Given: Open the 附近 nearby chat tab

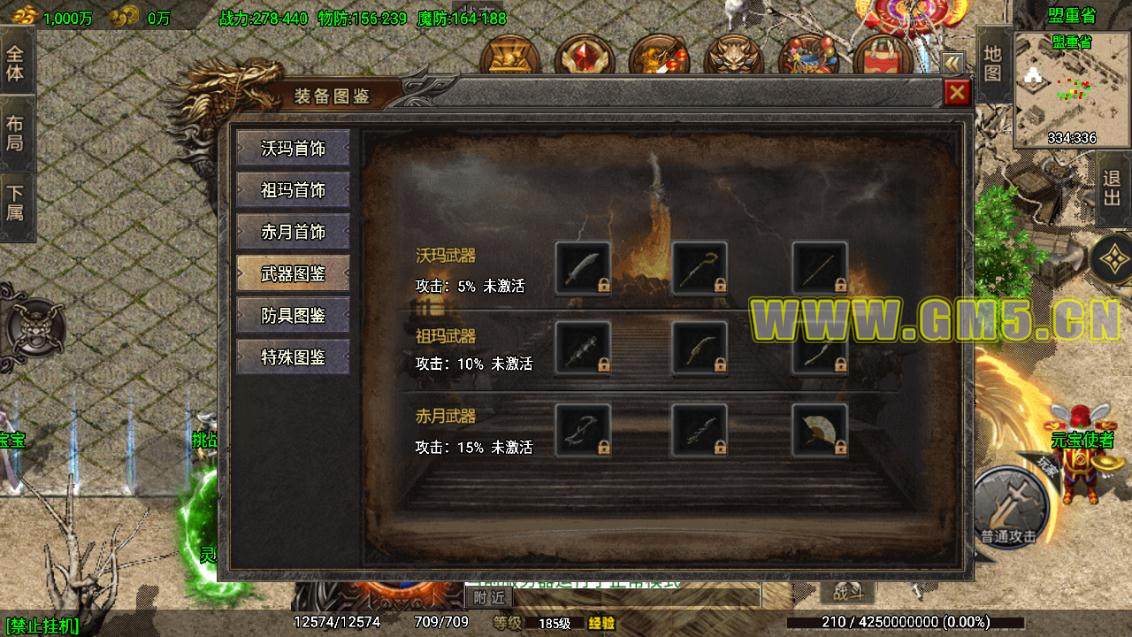Looking at the screenshot, I should (x=490, y=597).
